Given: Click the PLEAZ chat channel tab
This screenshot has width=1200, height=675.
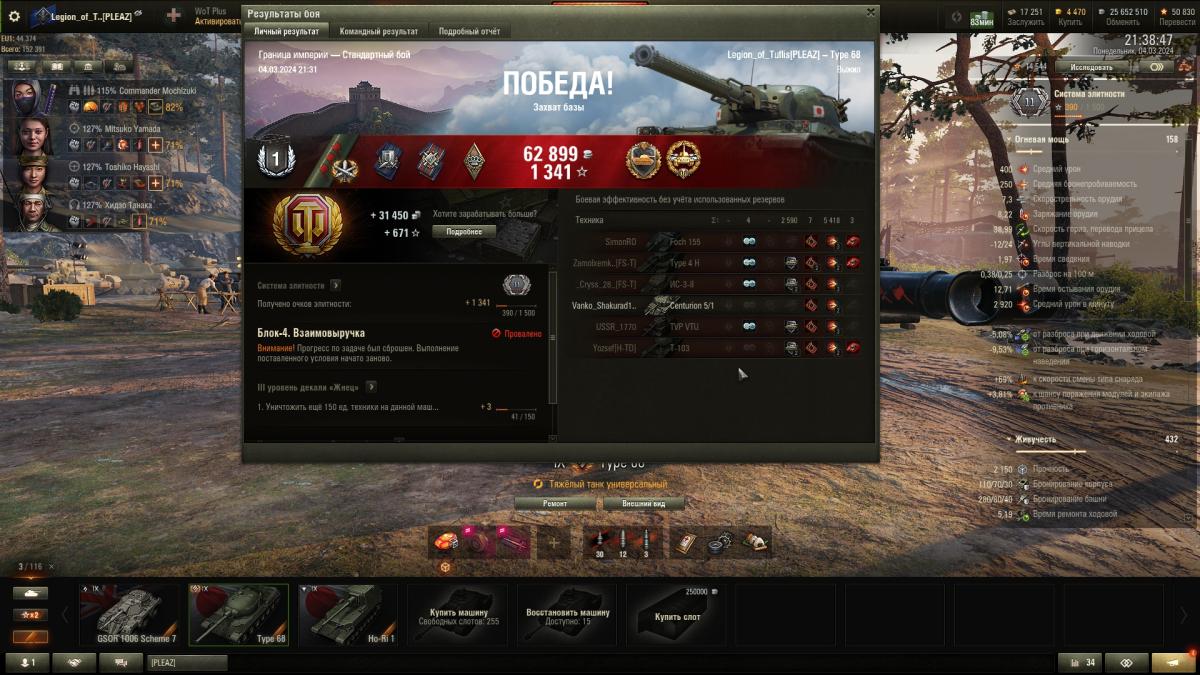Looking at the screenshot, I should [x=187, y=662].
